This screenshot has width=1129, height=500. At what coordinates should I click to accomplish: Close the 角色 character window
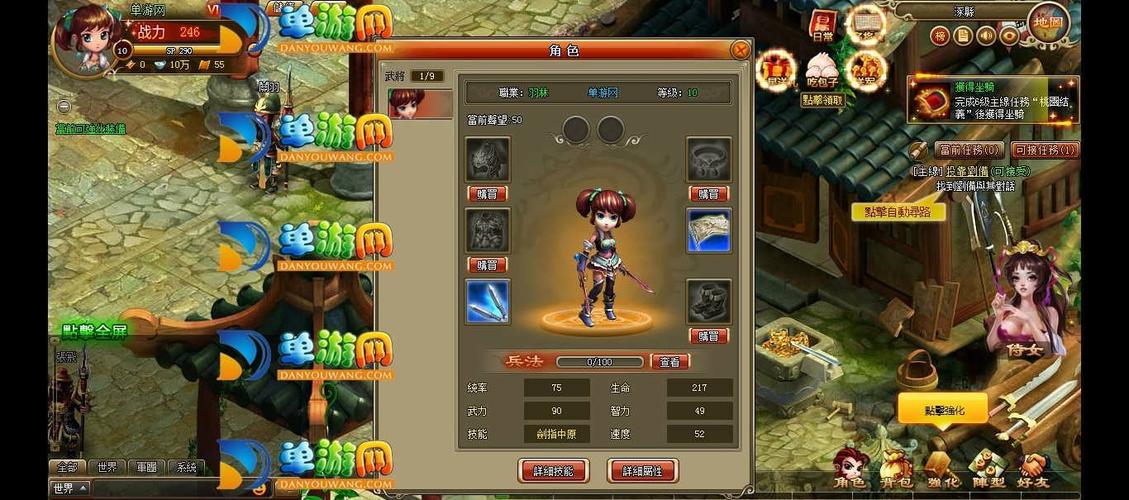point(740,50)
